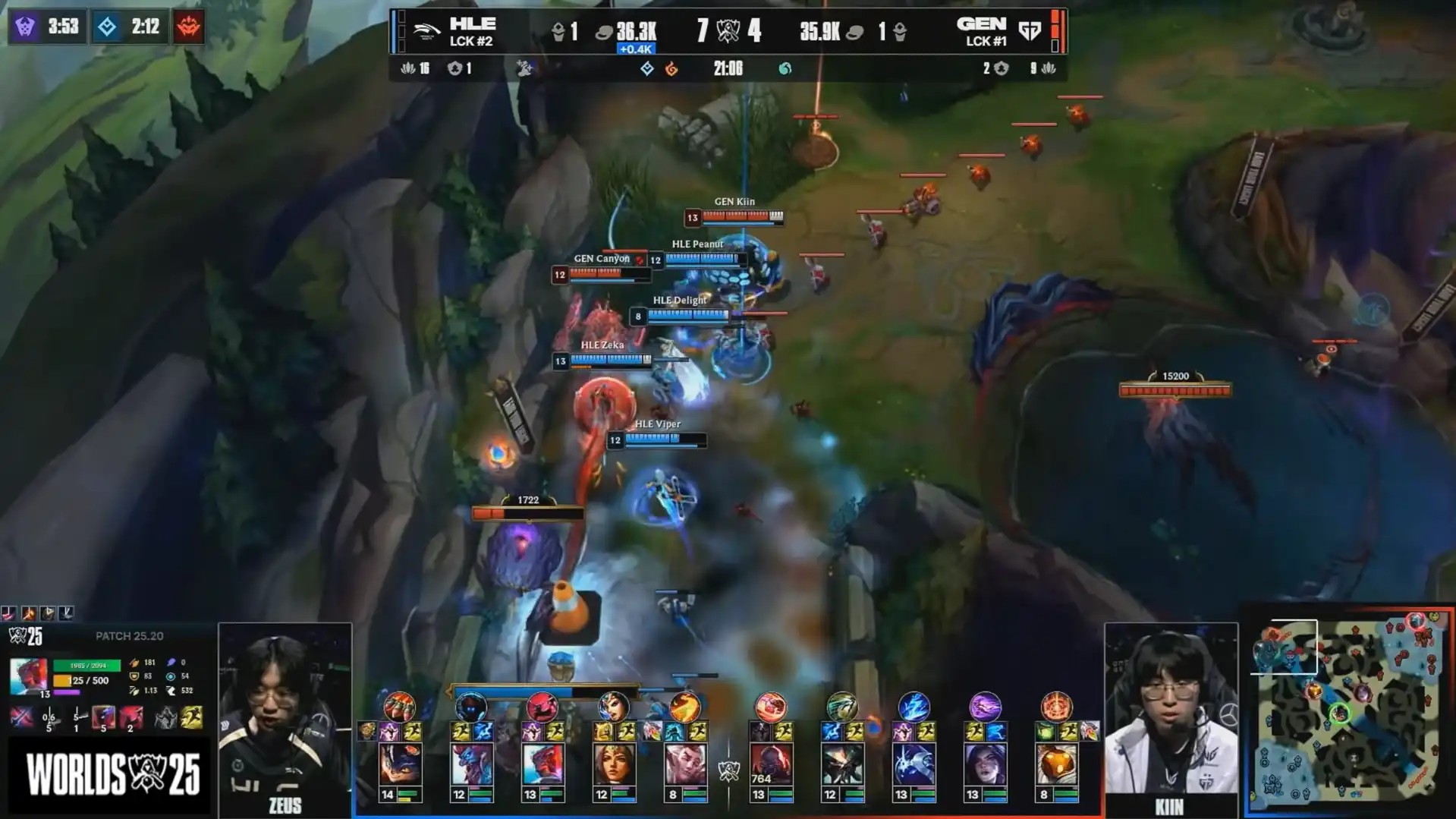Image resolution: width=1456 pixels, height=819 pixels.
Task: Click the ultimate icon above Kai'Sa's portrait
Action: pyautogui.click(x=985, y=707)
